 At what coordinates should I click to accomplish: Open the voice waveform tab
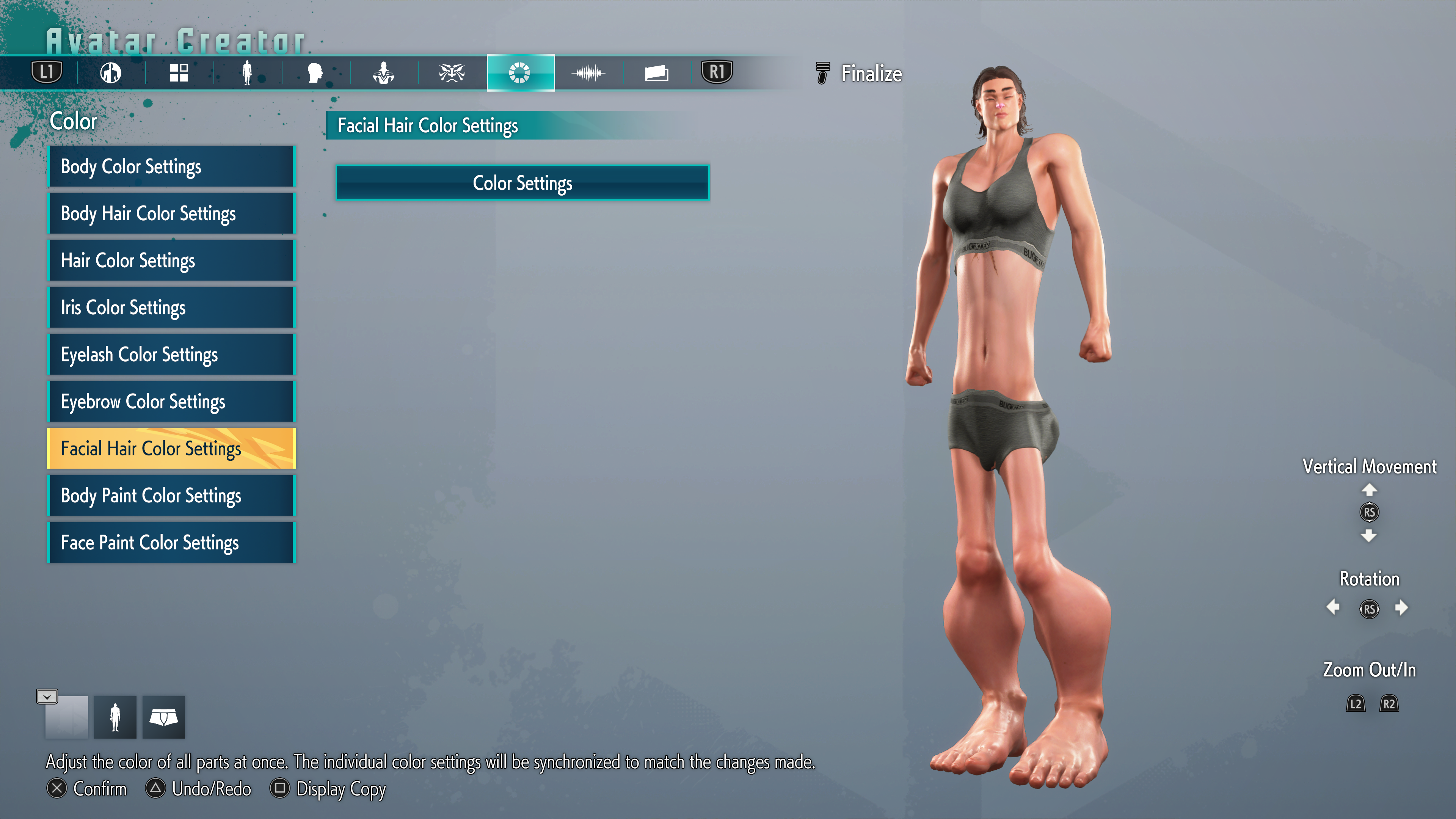coord(588,73)
